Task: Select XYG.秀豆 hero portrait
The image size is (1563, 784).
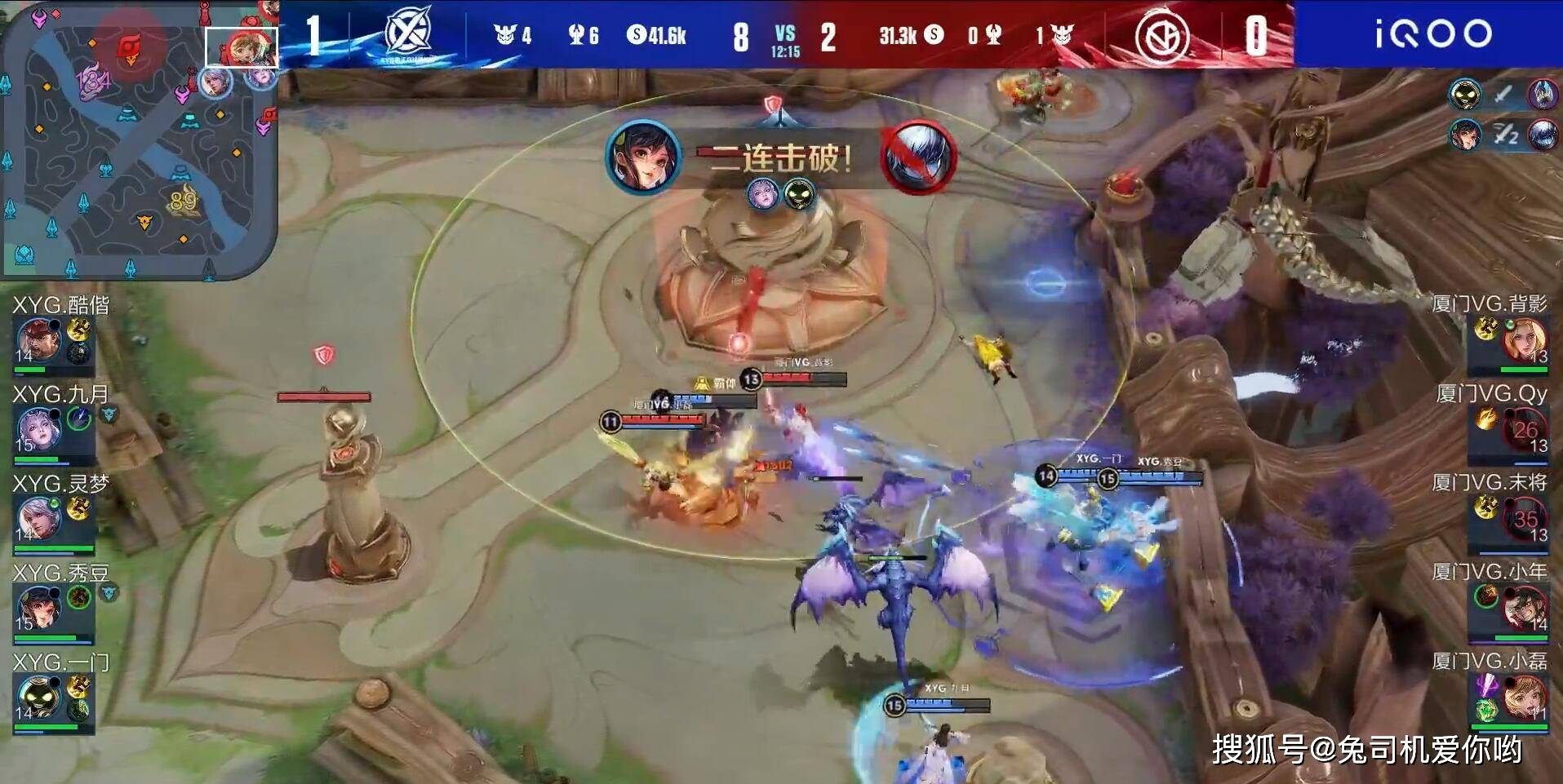Action: coord(38,608)
